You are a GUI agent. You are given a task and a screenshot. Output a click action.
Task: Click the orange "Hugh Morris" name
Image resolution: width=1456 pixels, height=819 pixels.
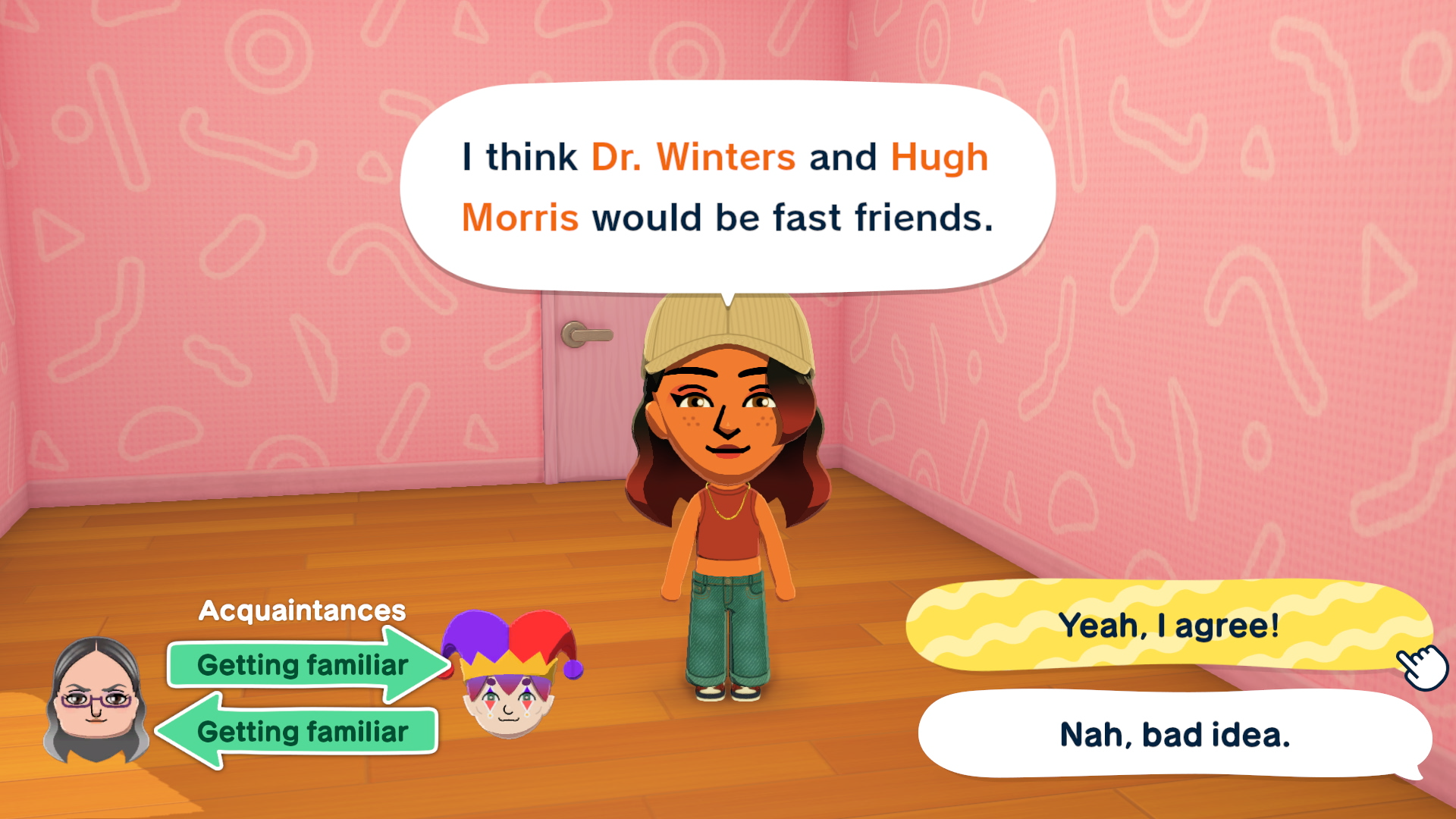[940, 157]
